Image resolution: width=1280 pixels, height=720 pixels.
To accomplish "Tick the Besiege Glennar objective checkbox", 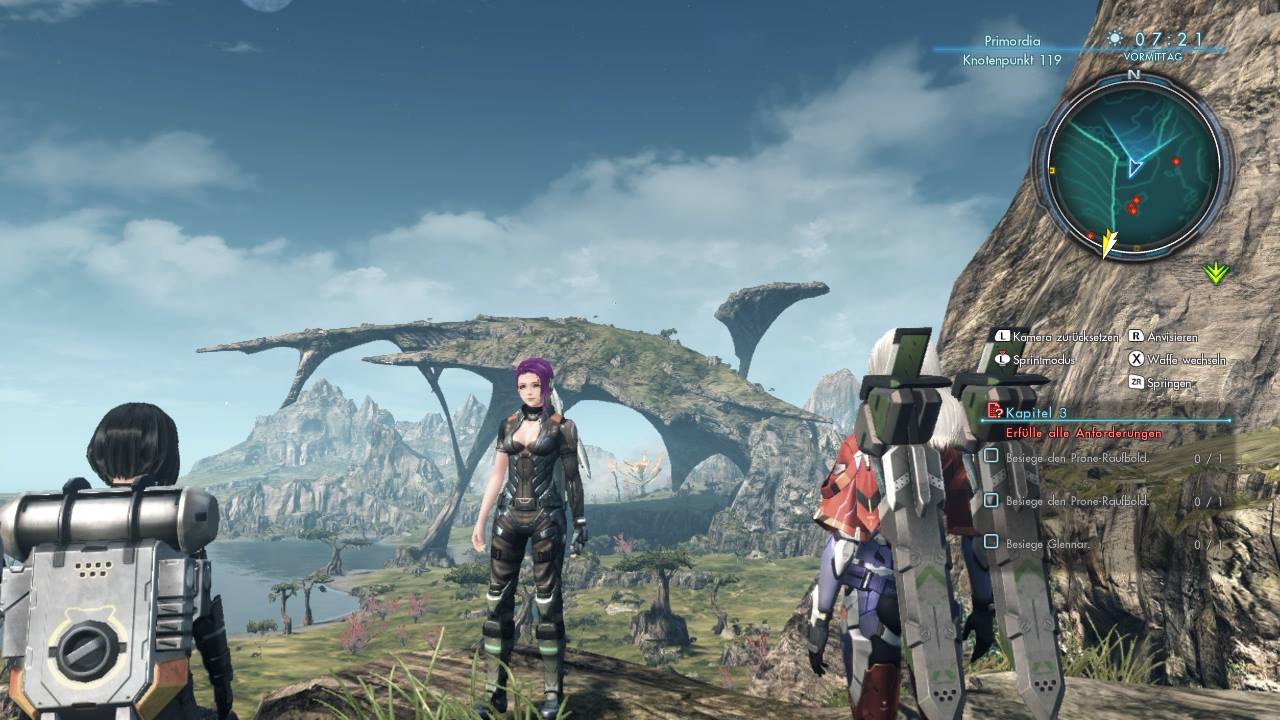I will [x=991, y=542].
